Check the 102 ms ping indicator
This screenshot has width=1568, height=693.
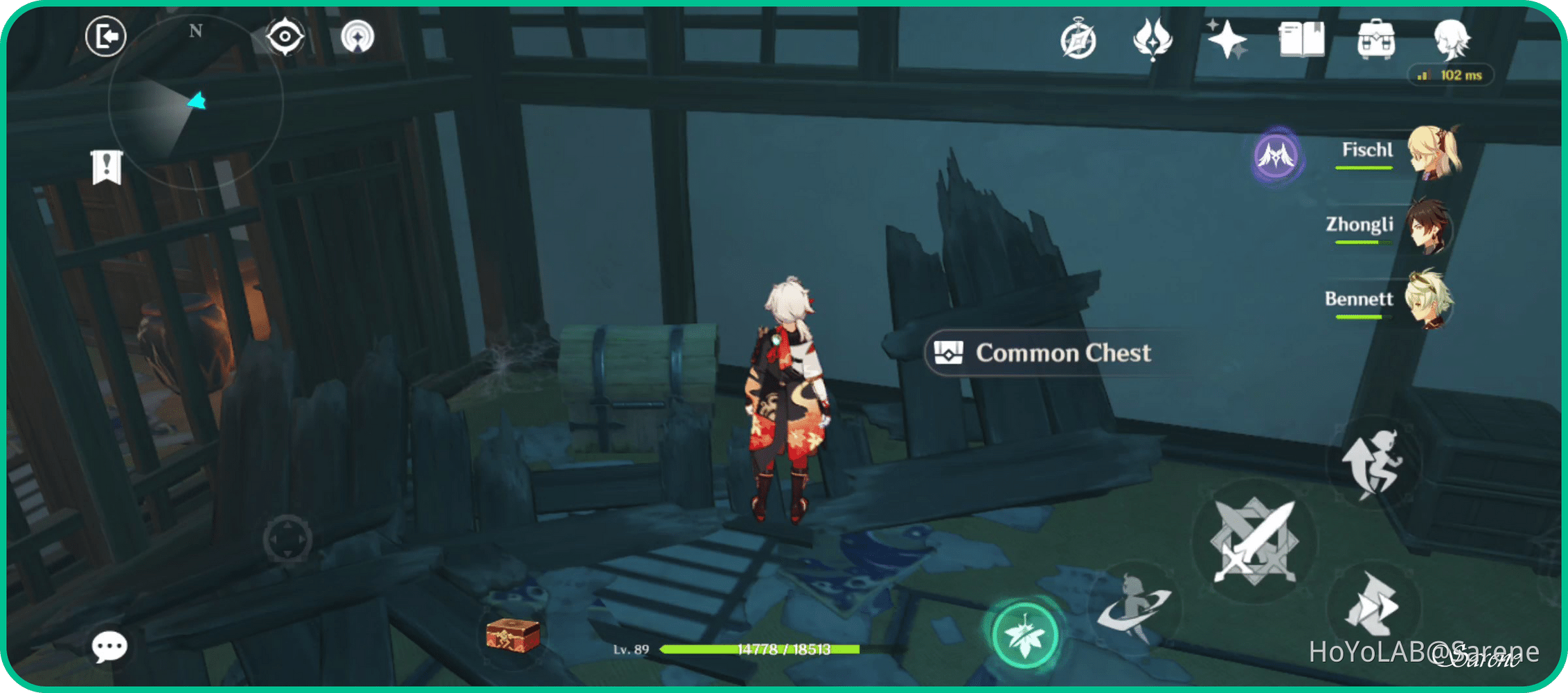click(1450, 75)
